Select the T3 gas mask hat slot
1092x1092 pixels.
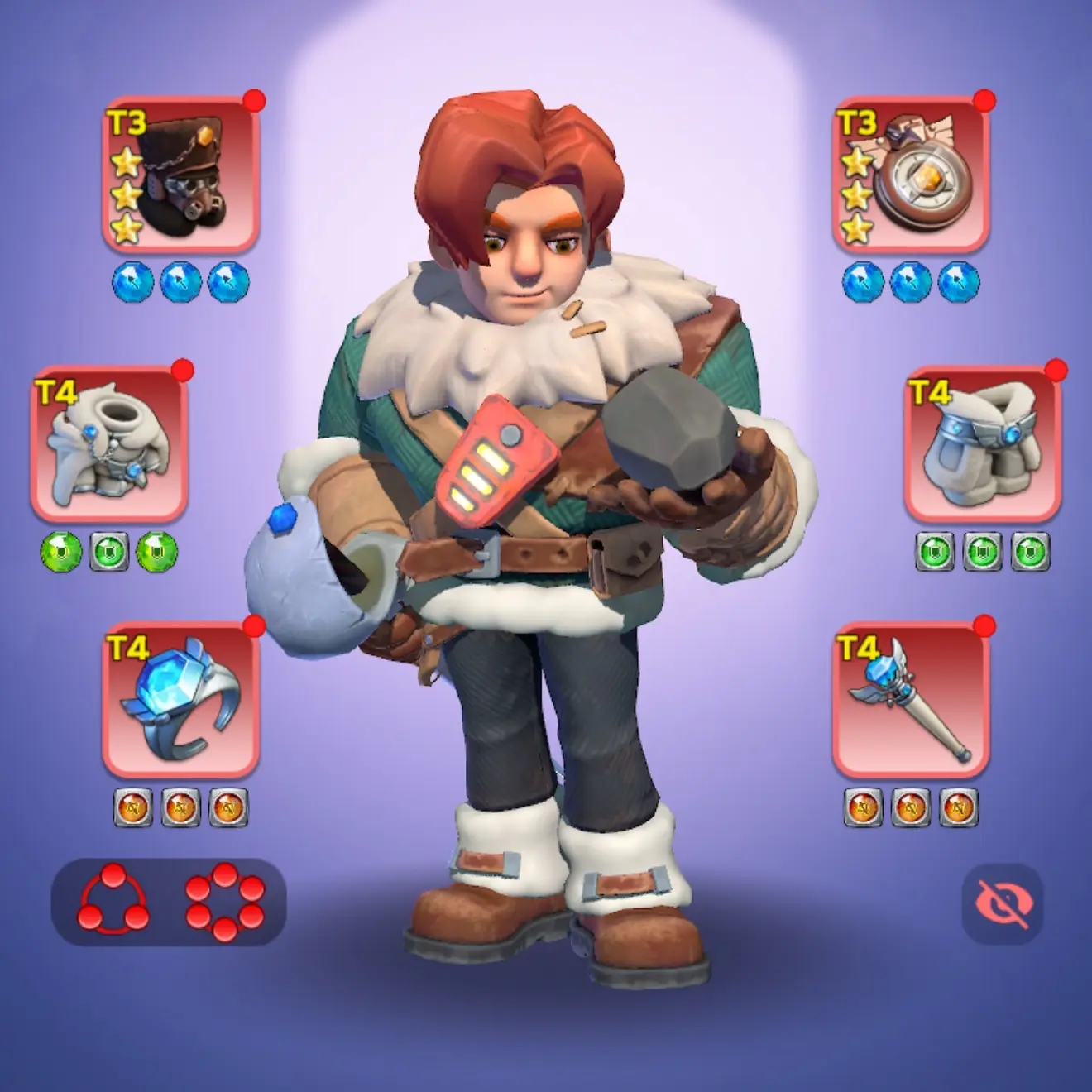click(180, 175)
